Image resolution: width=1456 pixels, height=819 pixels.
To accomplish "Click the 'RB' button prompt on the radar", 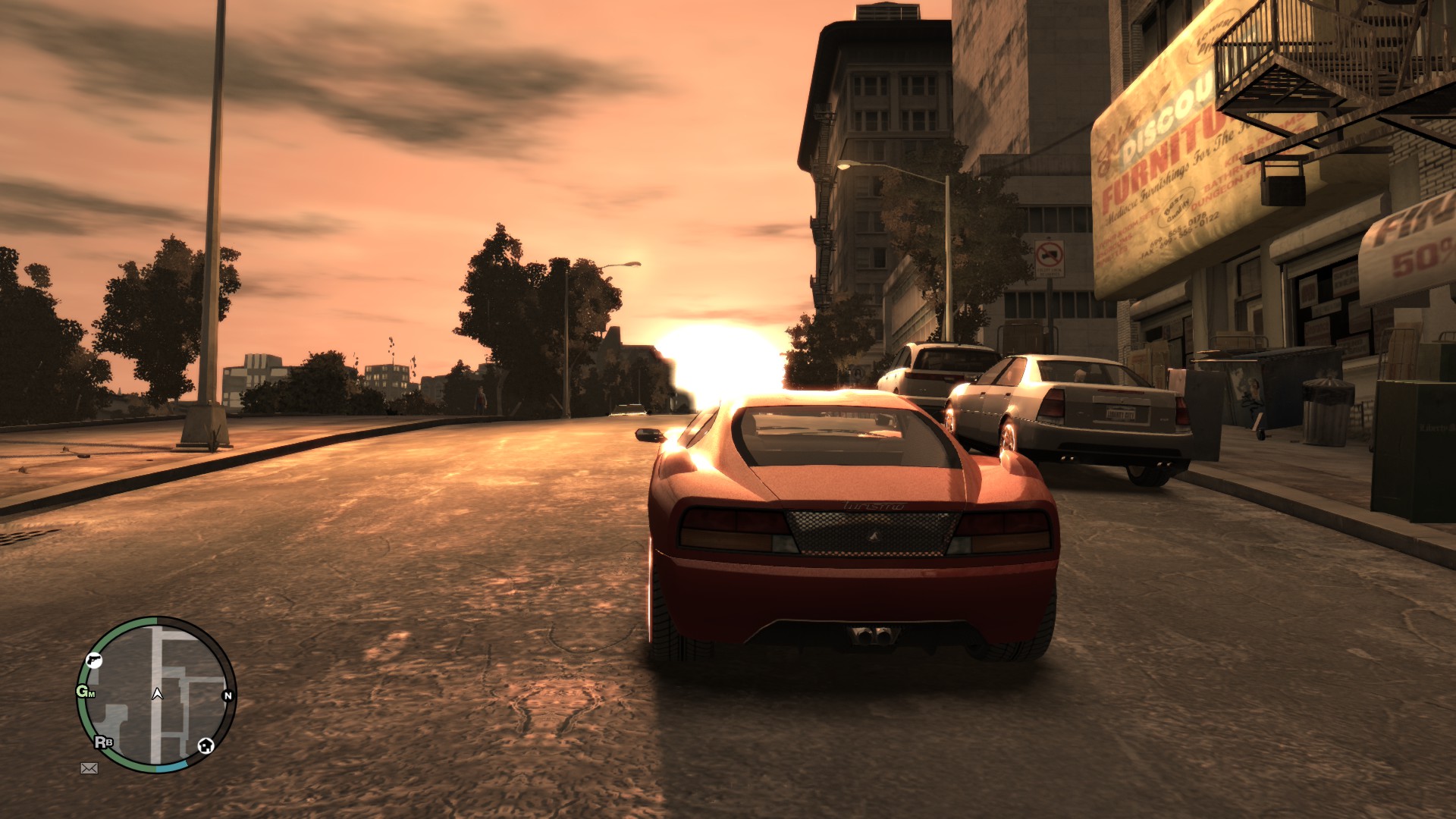I will point(104,742).
